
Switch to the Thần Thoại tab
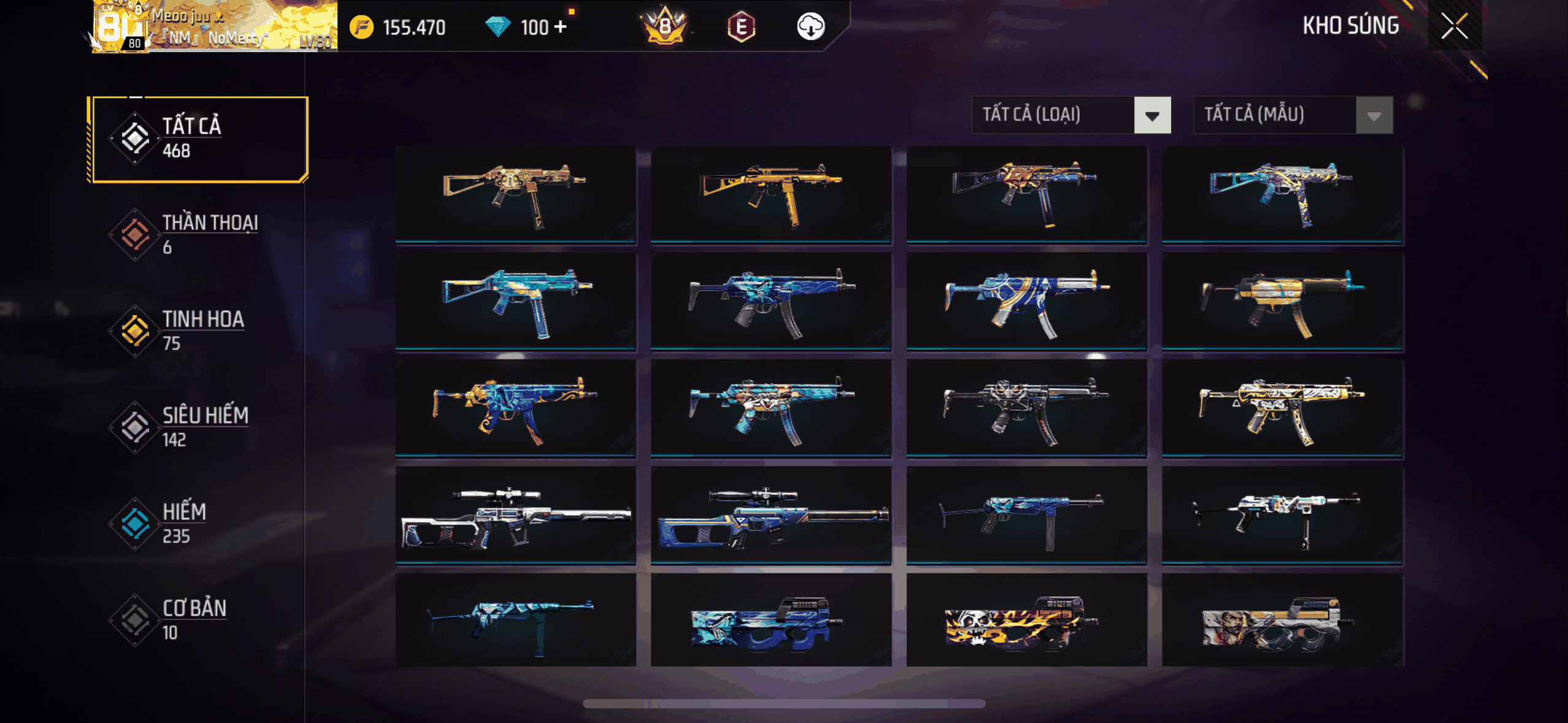pyautogui.click(x=198, y=234)
